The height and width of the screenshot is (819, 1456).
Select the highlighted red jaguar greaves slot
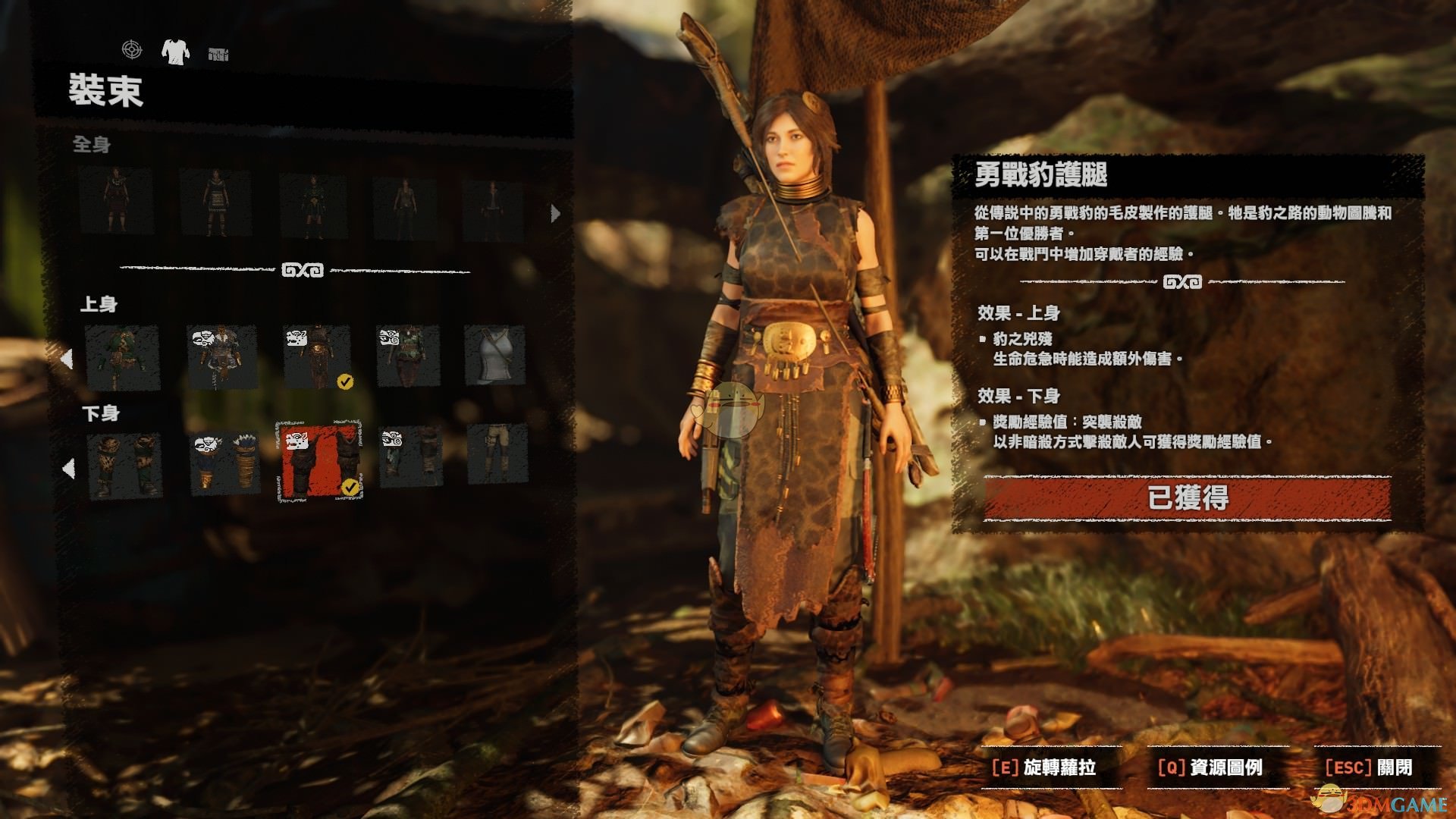(319, 461)
